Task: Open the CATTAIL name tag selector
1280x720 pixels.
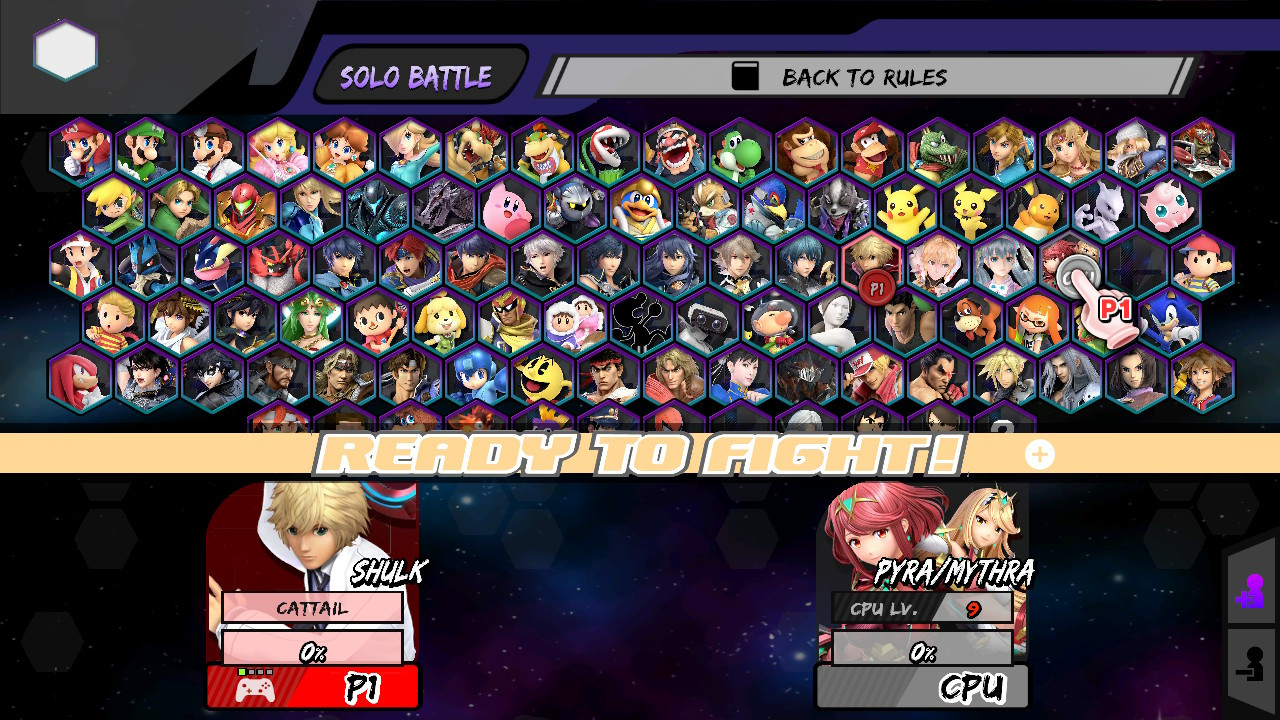Action: 313,607
